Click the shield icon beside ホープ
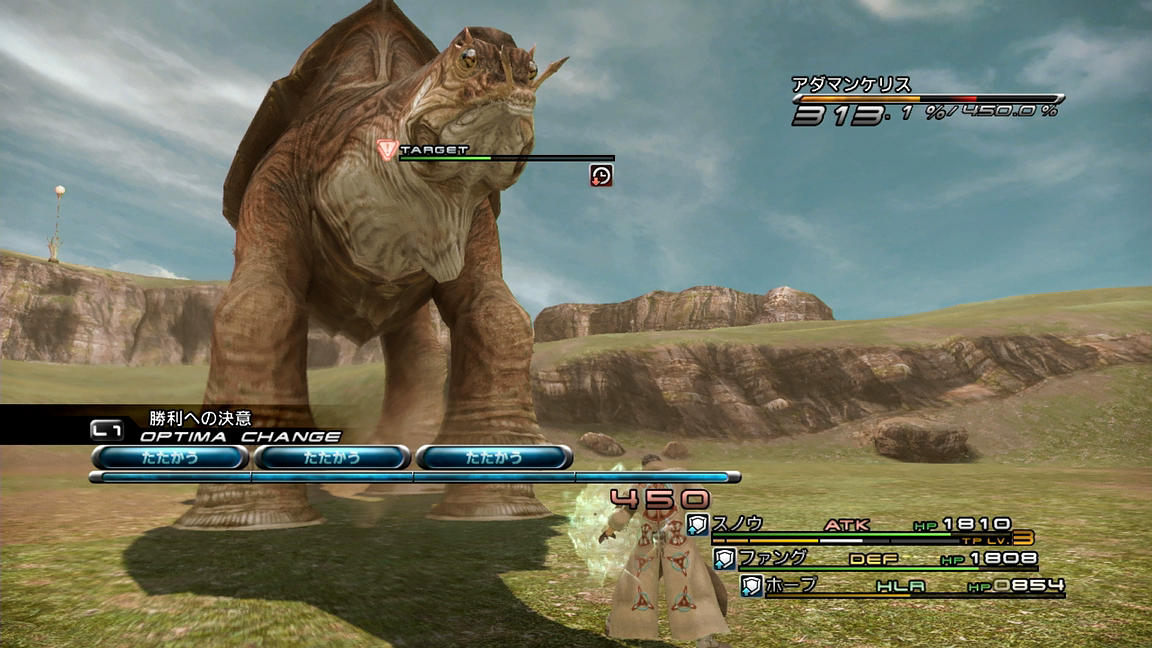 pyautogui.click(x=752, y=586)
